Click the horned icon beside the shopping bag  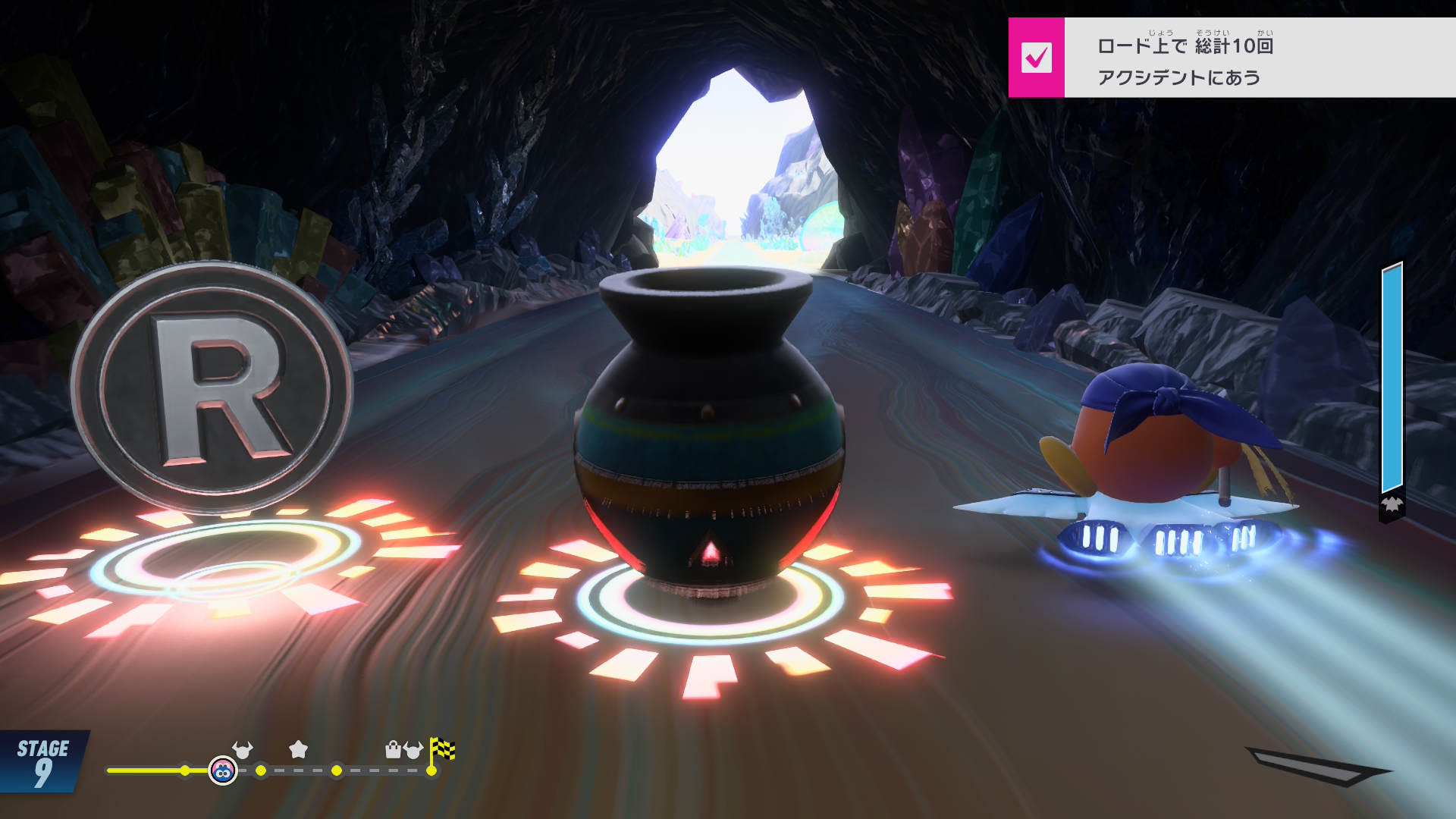[413, 750]
